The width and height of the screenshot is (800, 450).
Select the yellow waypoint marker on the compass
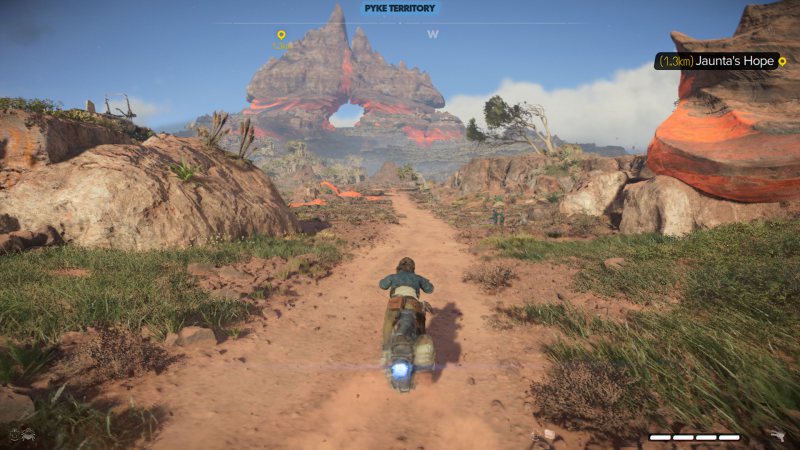(281, 36)
